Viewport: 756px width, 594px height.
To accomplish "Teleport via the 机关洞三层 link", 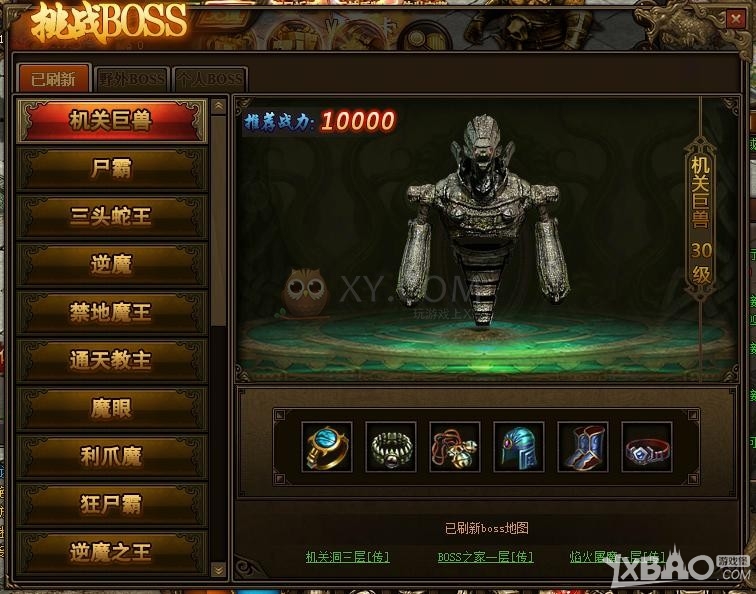I will (347, 557).
